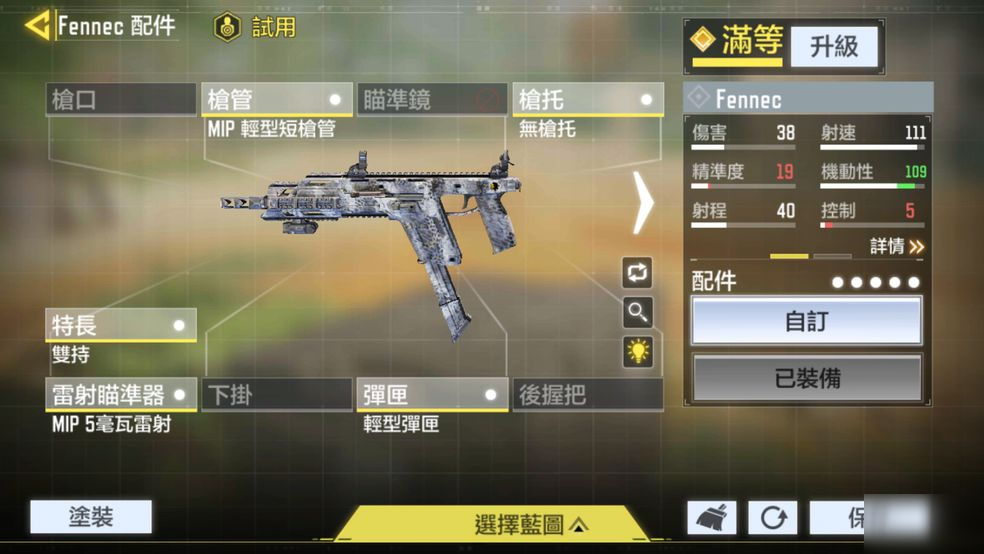
Task: Select the 槍口 muzzle attachment slot
Action: coord(121,100)
